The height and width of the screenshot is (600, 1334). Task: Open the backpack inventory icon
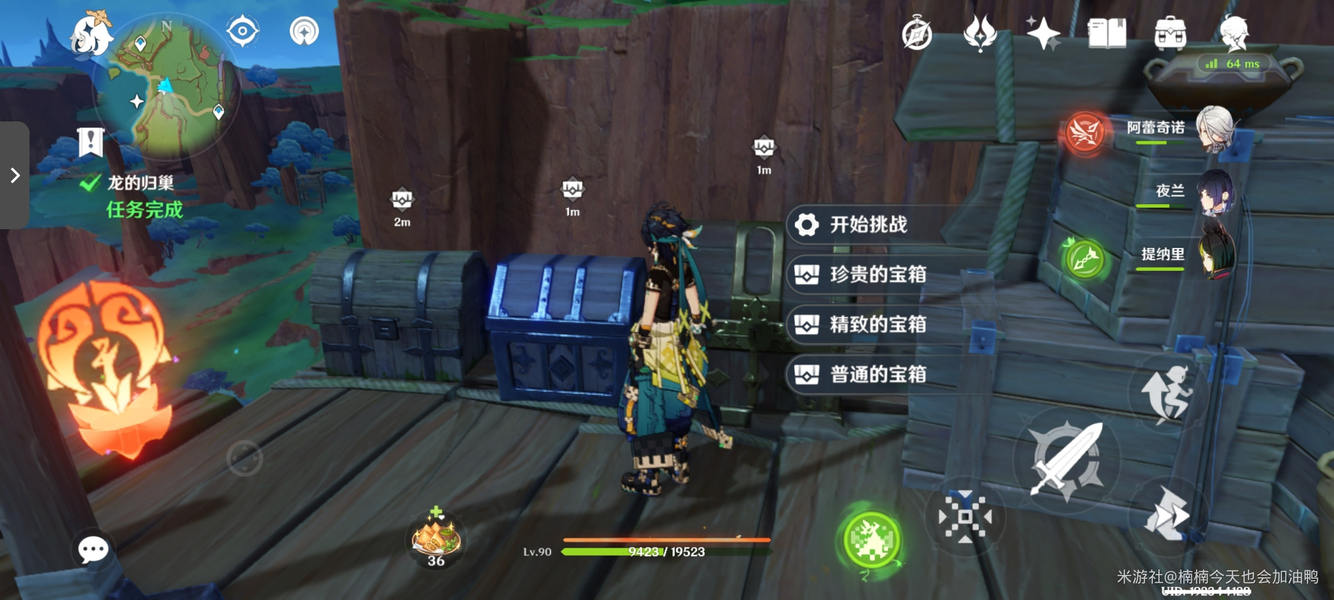point(1170,34)
